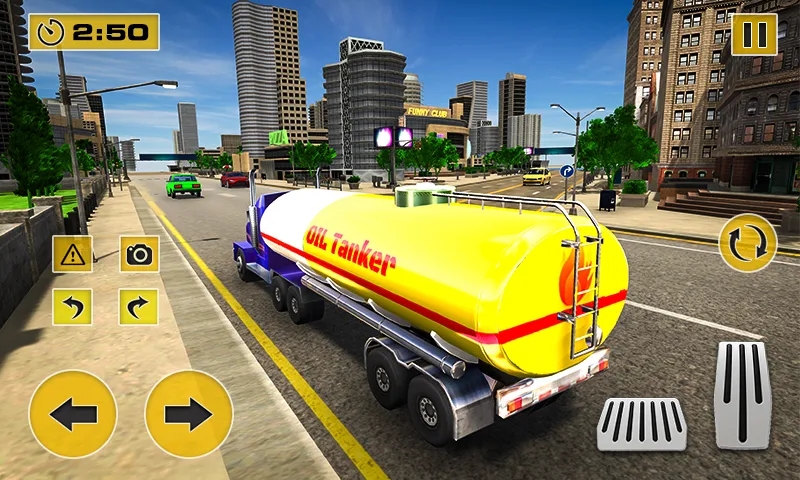Tap the brake pedal
Image resolution: width=800 pixels, height=480 pixels.
642,423
